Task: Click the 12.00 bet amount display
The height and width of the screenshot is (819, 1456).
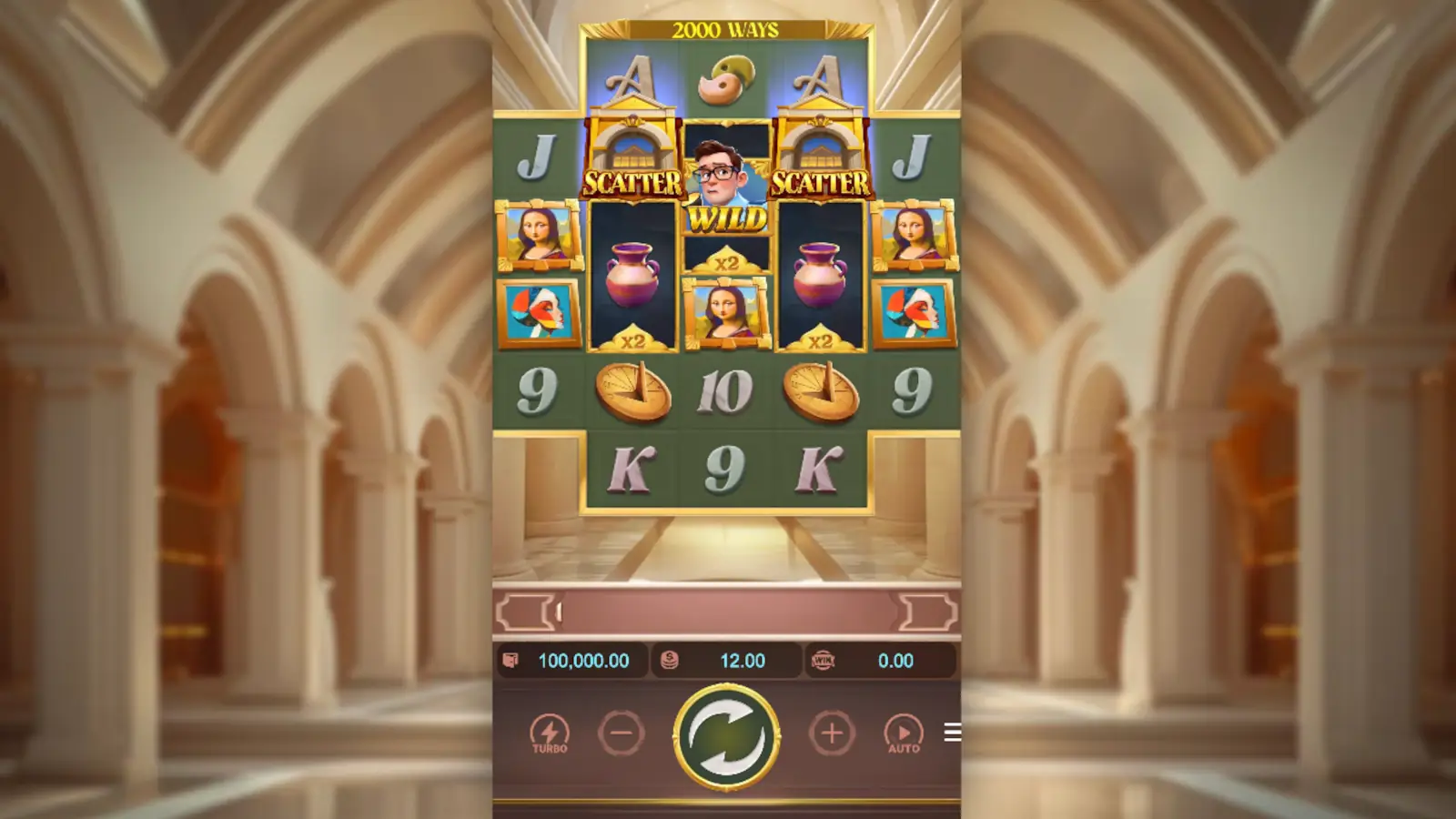Action: [x=740, y=662]
